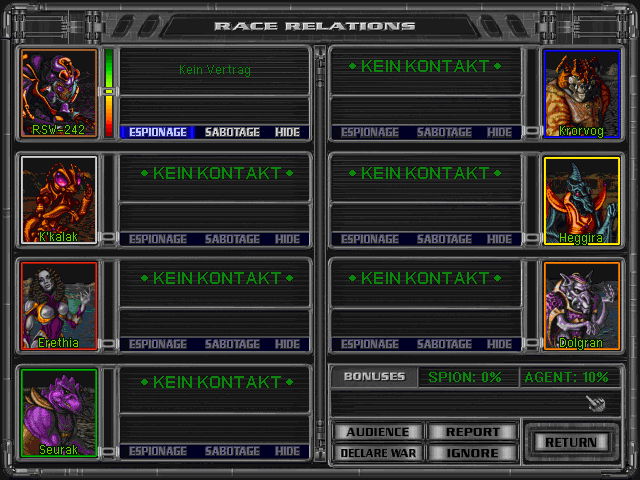Select the RSW-242 race portrait
640x480 pixels.
pyautogui.click(x=59, y=93)
